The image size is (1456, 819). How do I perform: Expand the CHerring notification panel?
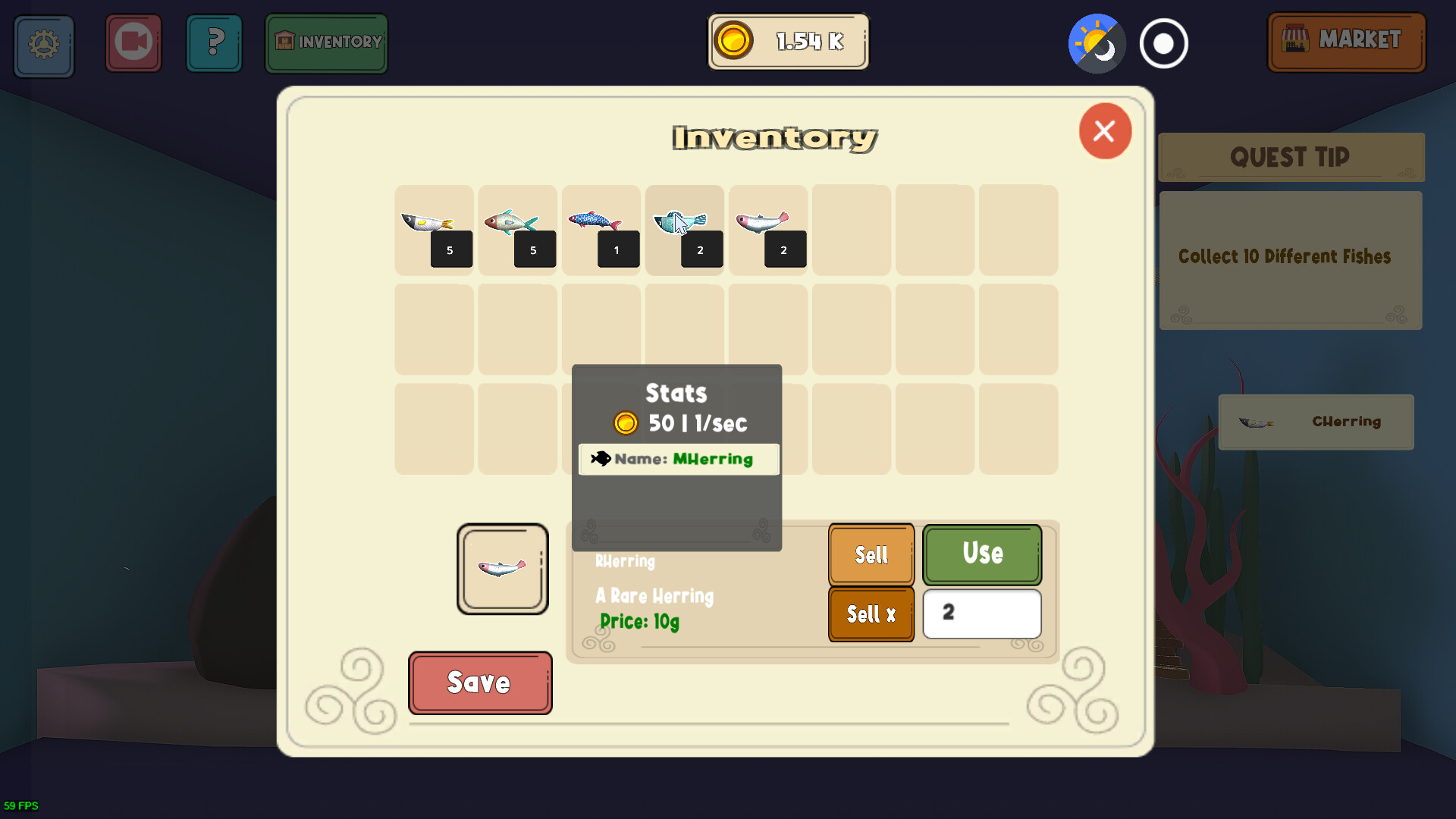click(1316, 422)
